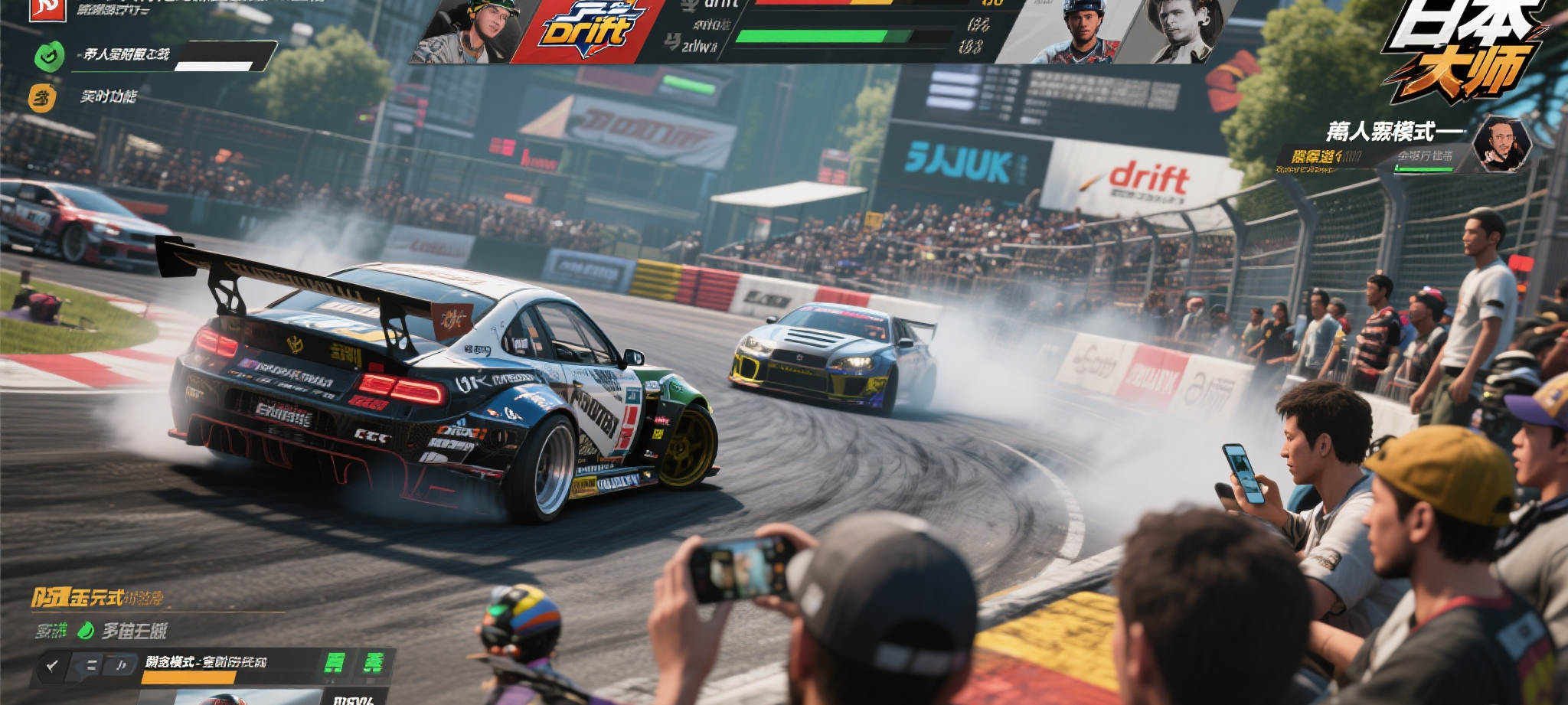The image size is (1568, 705).
Task: Select the left green character button
Action: coord(335,662)
